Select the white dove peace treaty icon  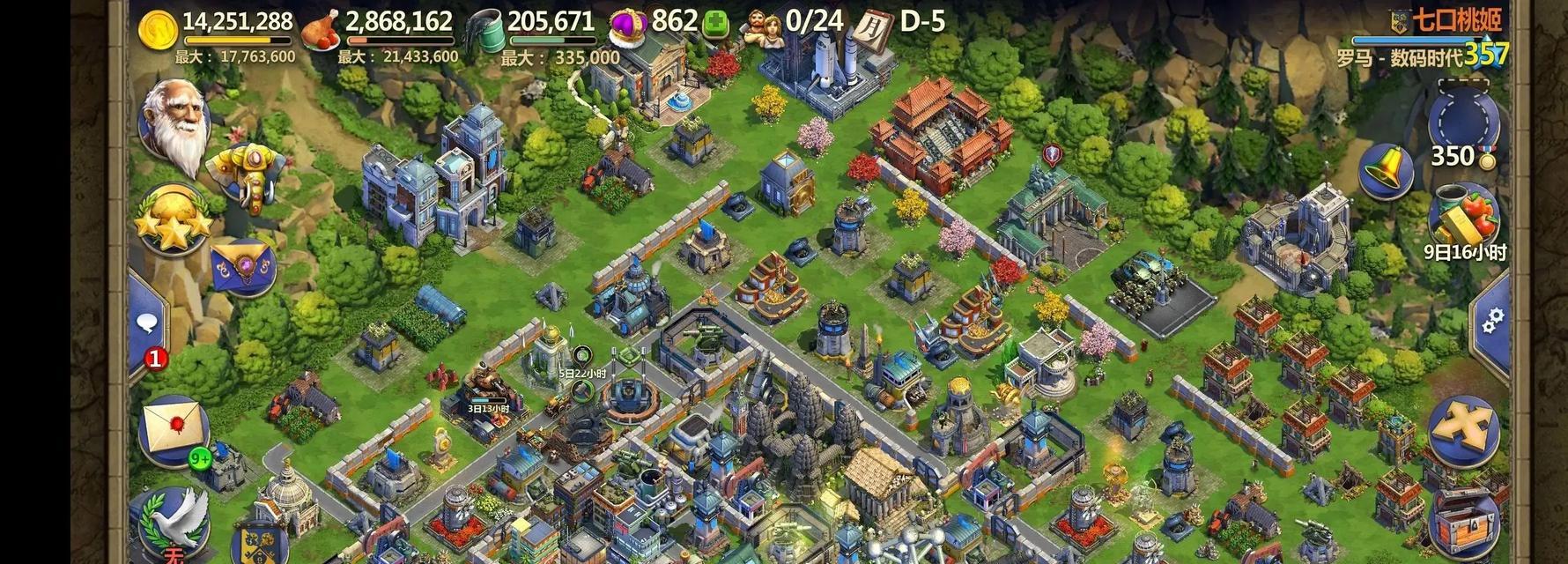point(174,522)
